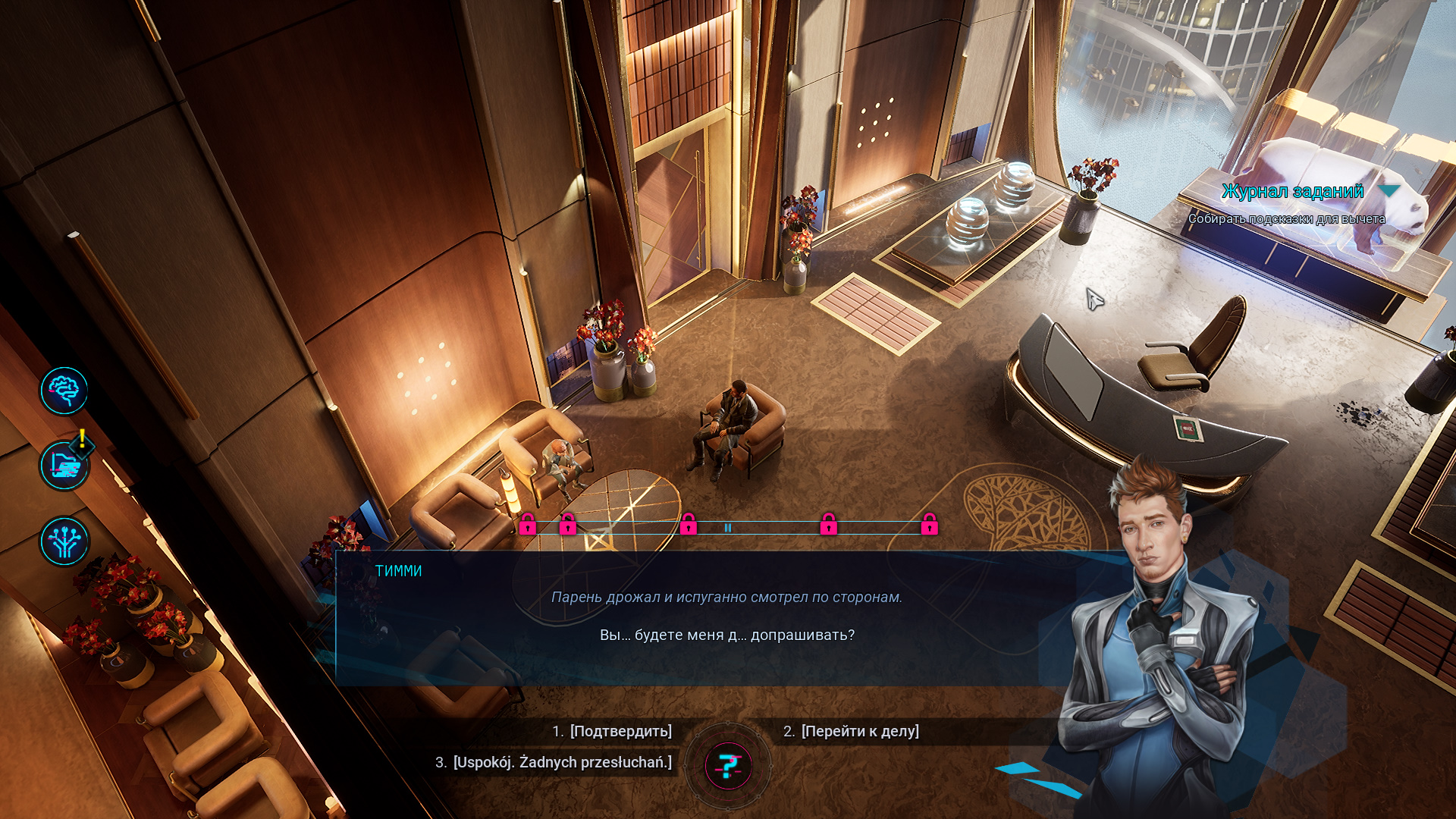Click the pink question mark button

point(728,766)
